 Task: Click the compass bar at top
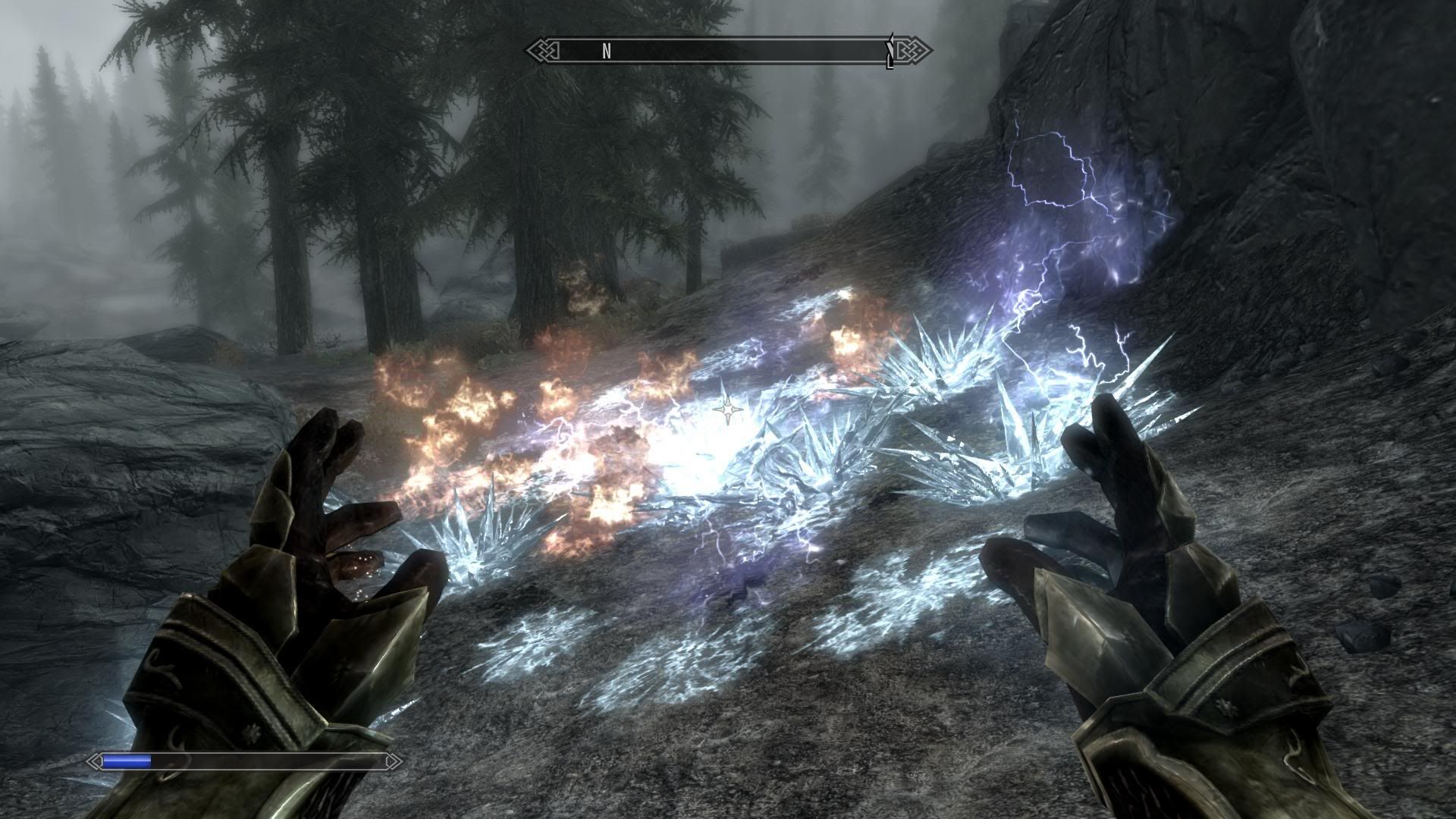[728, 51]
